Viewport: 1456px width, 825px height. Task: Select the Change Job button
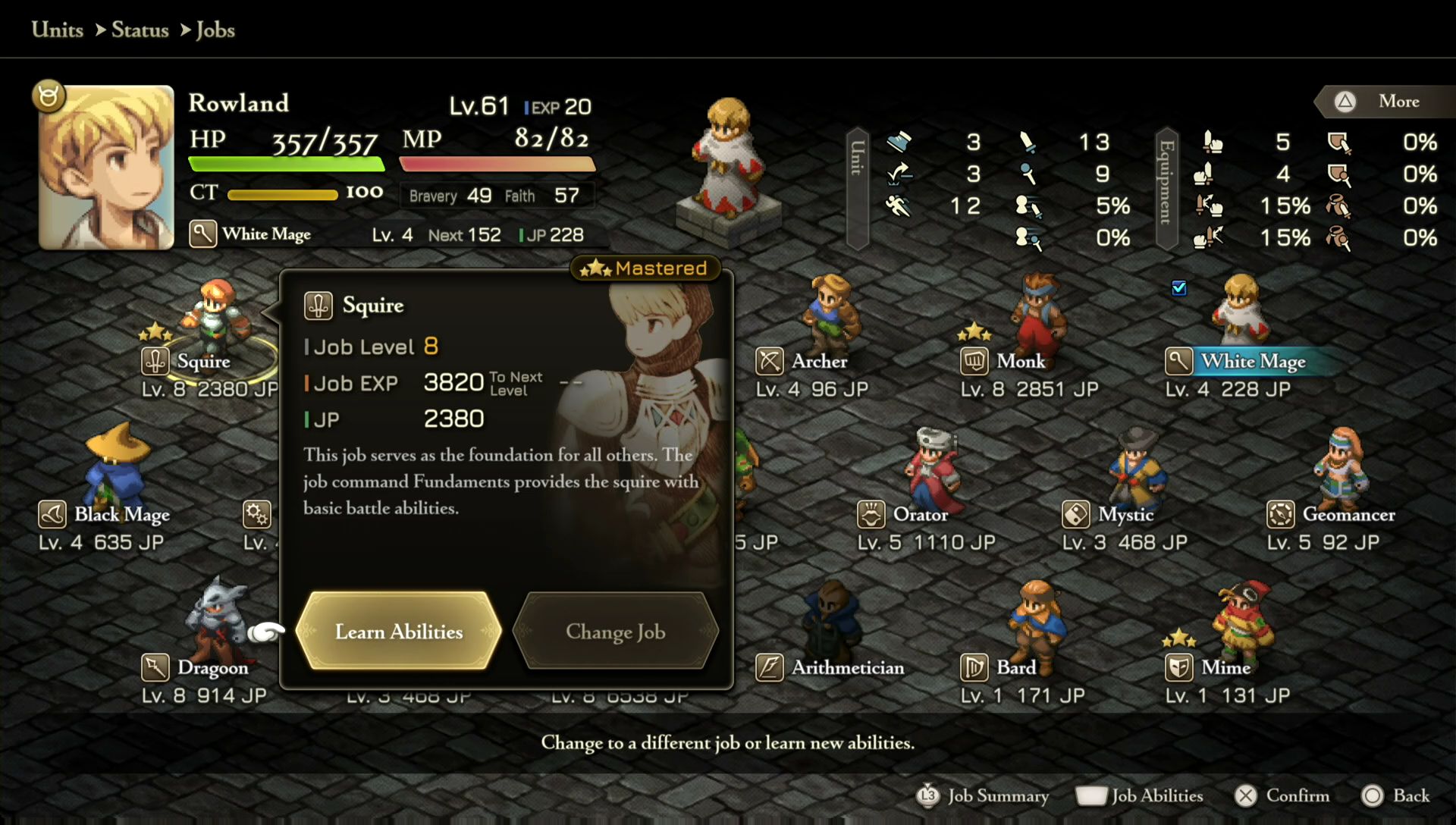(615, 631)
